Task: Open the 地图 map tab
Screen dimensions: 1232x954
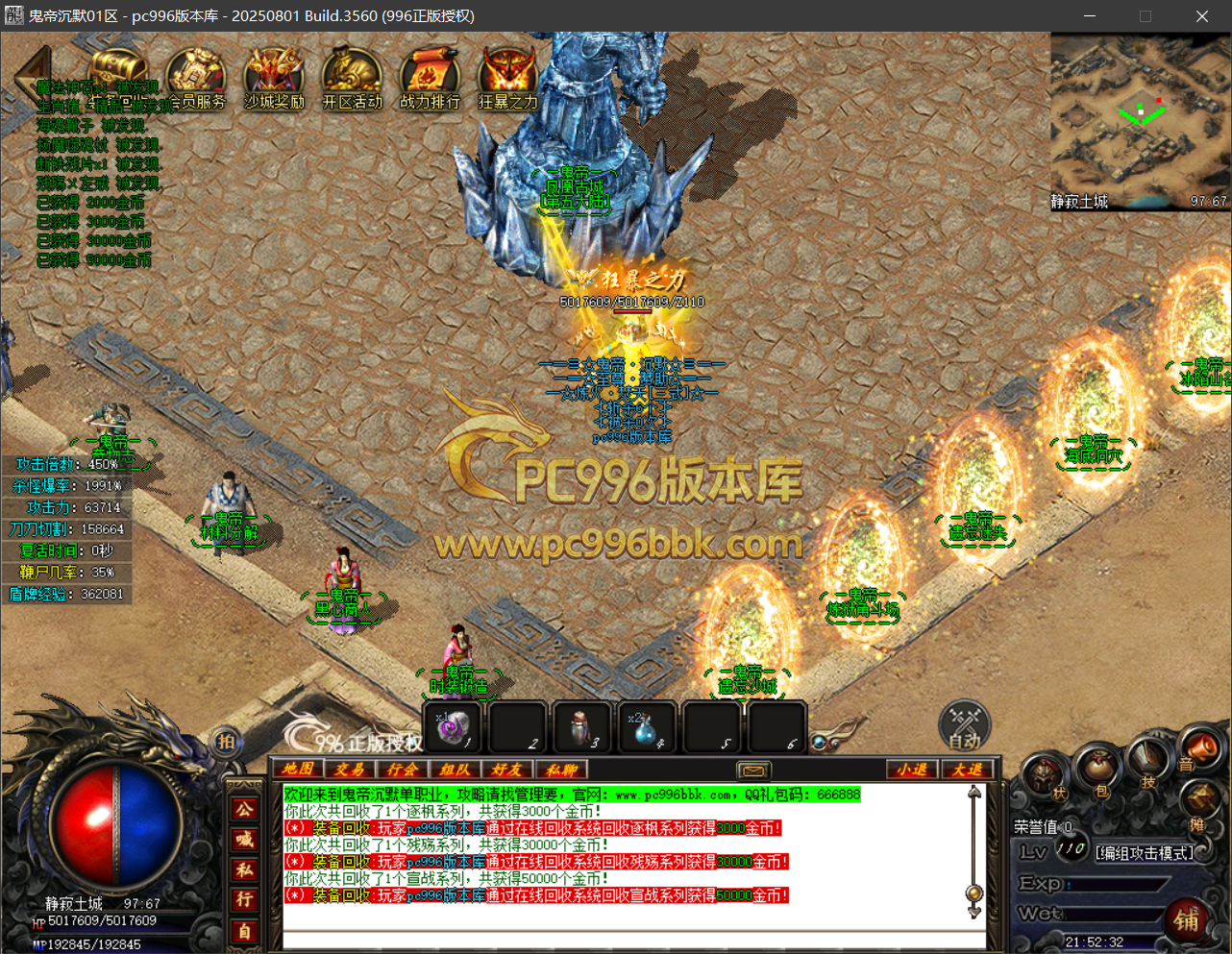Action: coord(298,770)
